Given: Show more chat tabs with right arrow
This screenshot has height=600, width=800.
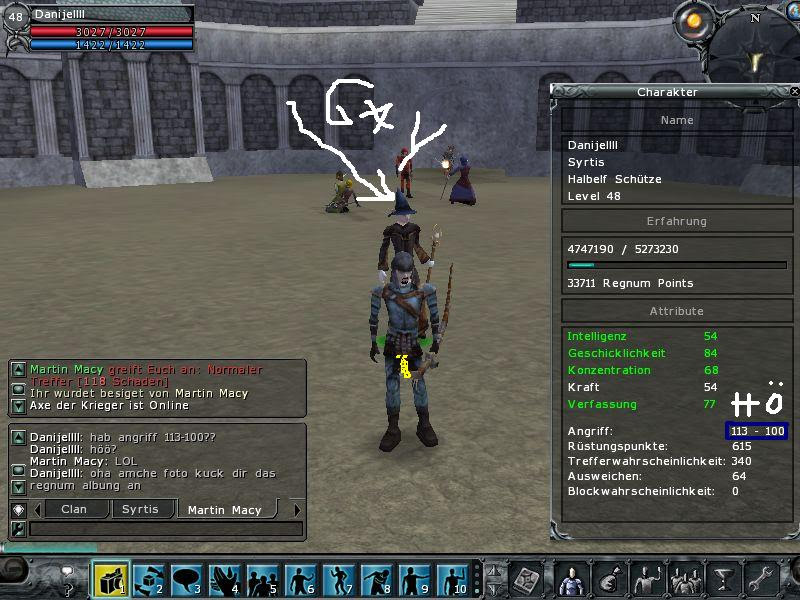Looking at the screenshot, I should click(x=297, y=510).
